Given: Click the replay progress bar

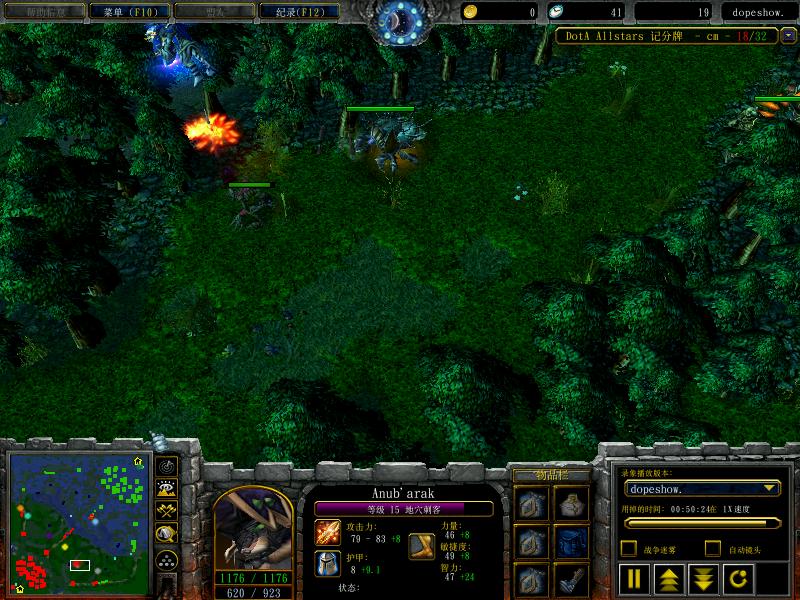Looking at the screenshot, I should point(701,522).
